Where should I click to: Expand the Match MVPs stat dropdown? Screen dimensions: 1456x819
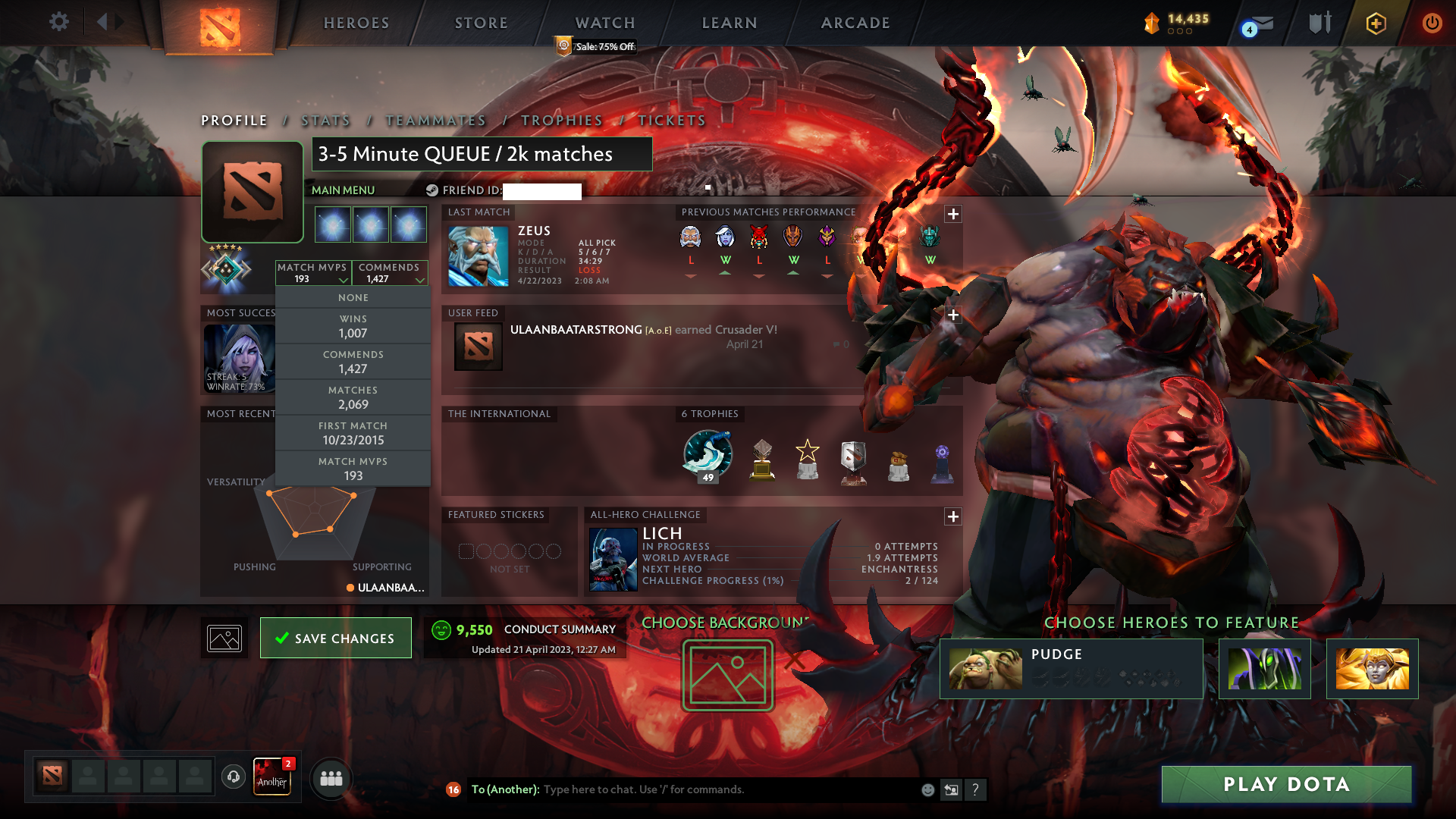point(314,273)
